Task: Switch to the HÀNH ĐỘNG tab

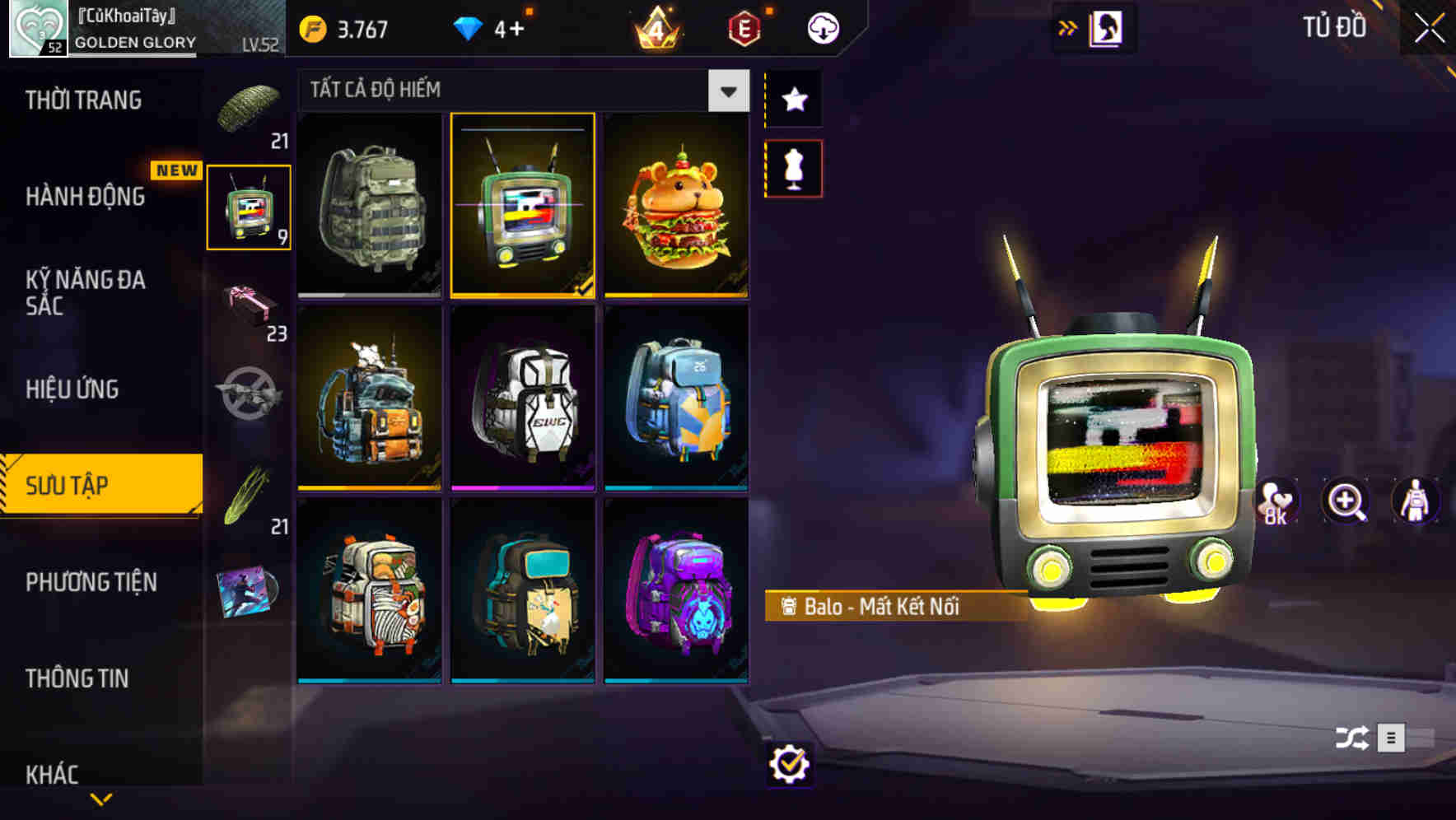Action: point(86,198)
